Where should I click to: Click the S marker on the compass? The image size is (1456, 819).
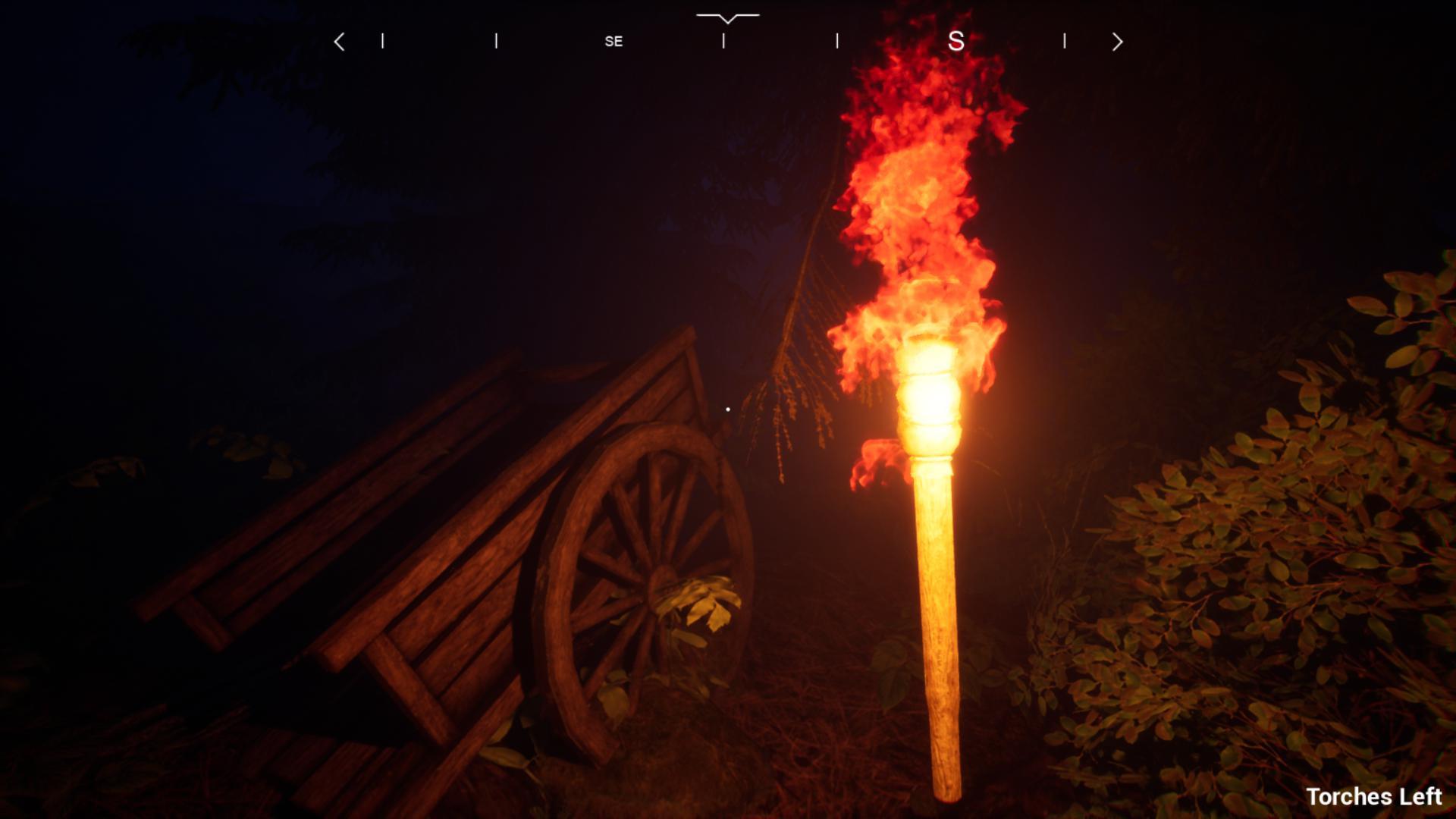point(957,42)
